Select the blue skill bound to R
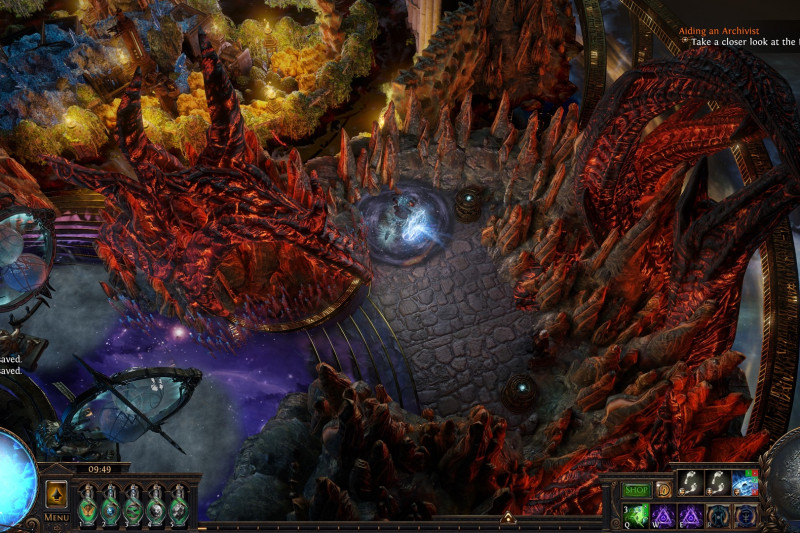The image size is (800, 533). 718,515
